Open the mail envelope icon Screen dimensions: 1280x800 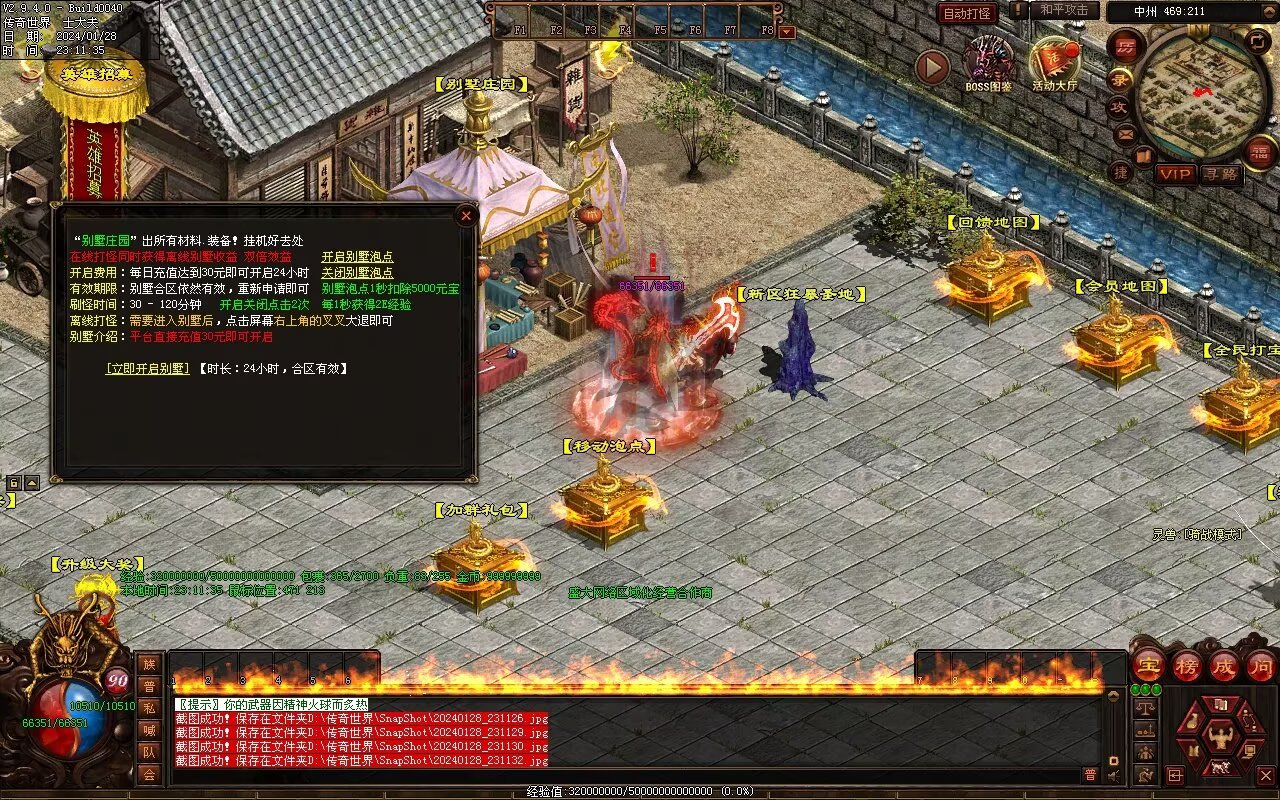1125,133
